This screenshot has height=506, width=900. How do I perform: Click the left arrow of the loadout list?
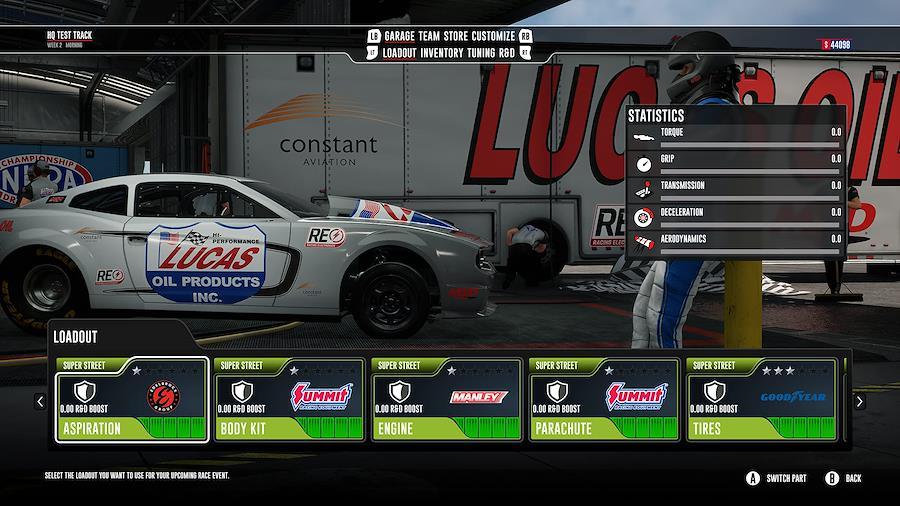coord(40,401)
